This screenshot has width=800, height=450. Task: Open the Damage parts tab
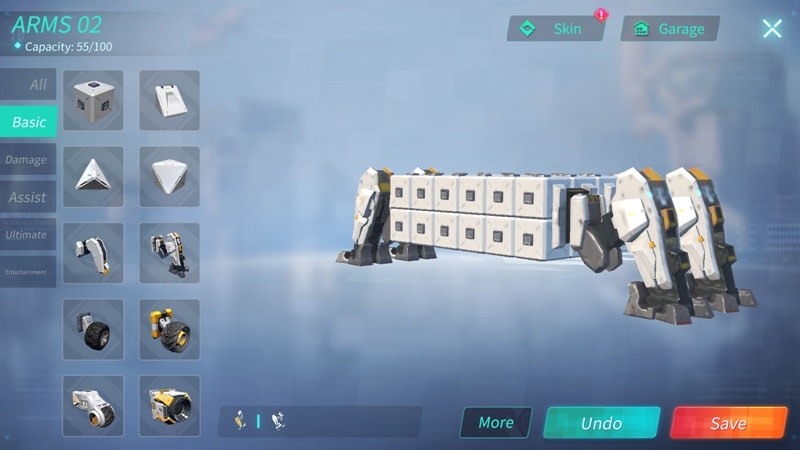click(27, 160)
